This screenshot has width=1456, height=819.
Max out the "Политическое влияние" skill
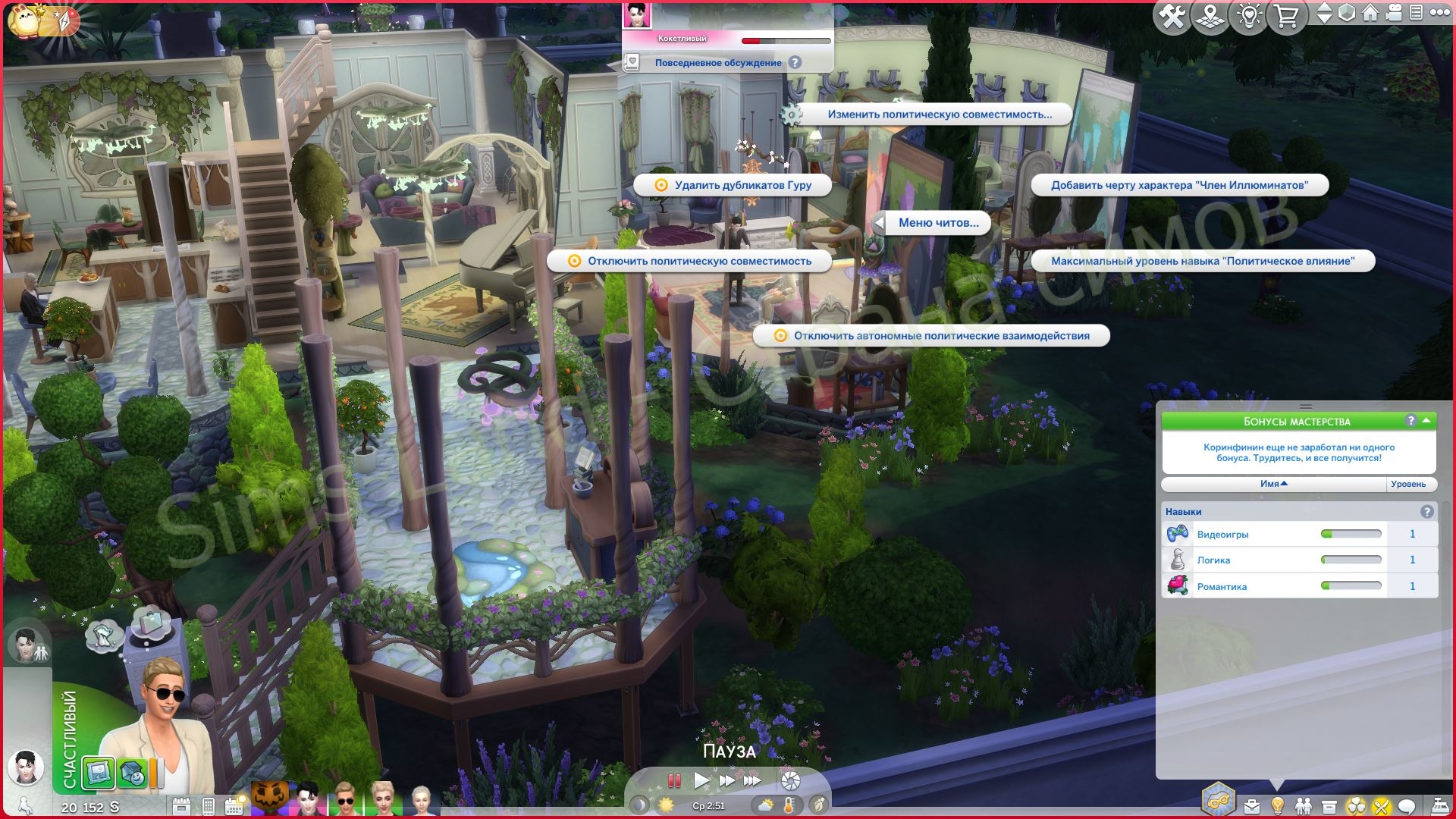pyautogui.click(x=1202, y=261)
